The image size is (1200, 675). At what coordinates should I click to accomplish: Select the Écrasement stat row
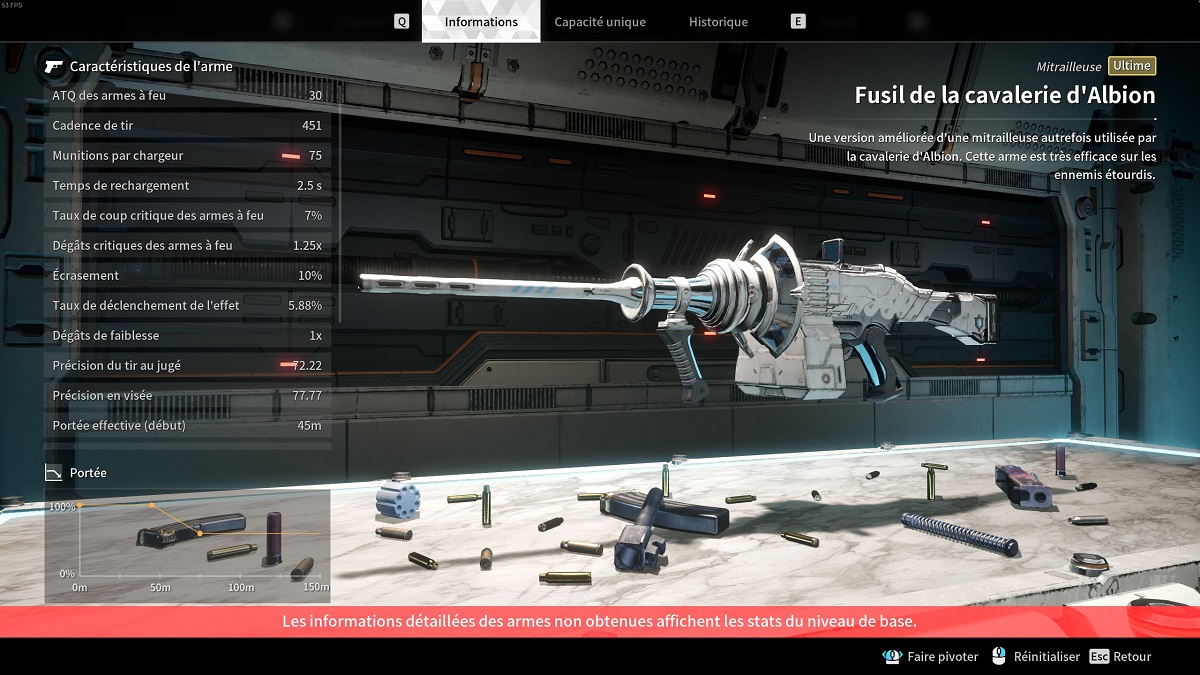click(x=187, y=276)
